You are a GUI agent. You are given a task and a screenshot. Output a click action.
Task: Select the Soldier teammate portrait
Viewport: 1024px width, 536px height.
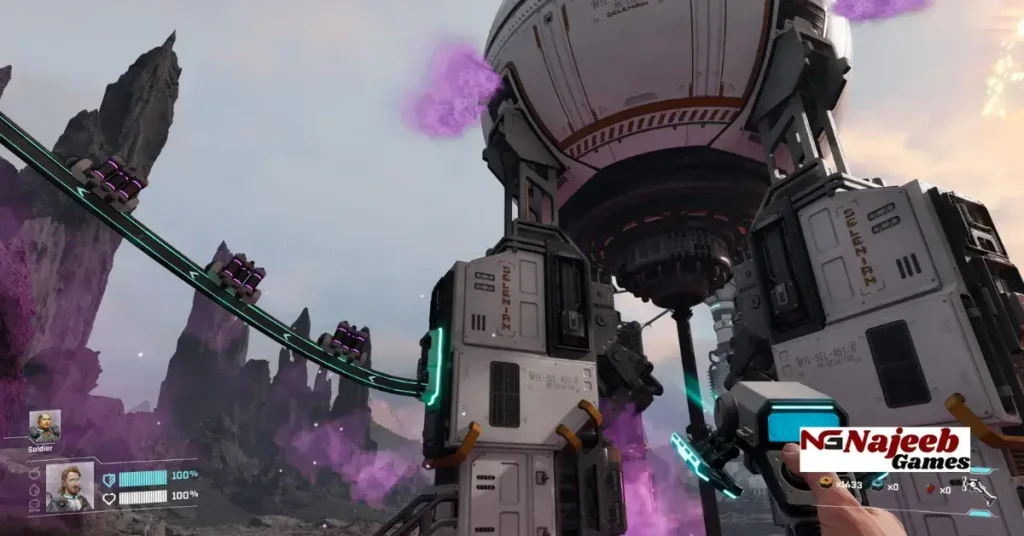pos(44,426)
